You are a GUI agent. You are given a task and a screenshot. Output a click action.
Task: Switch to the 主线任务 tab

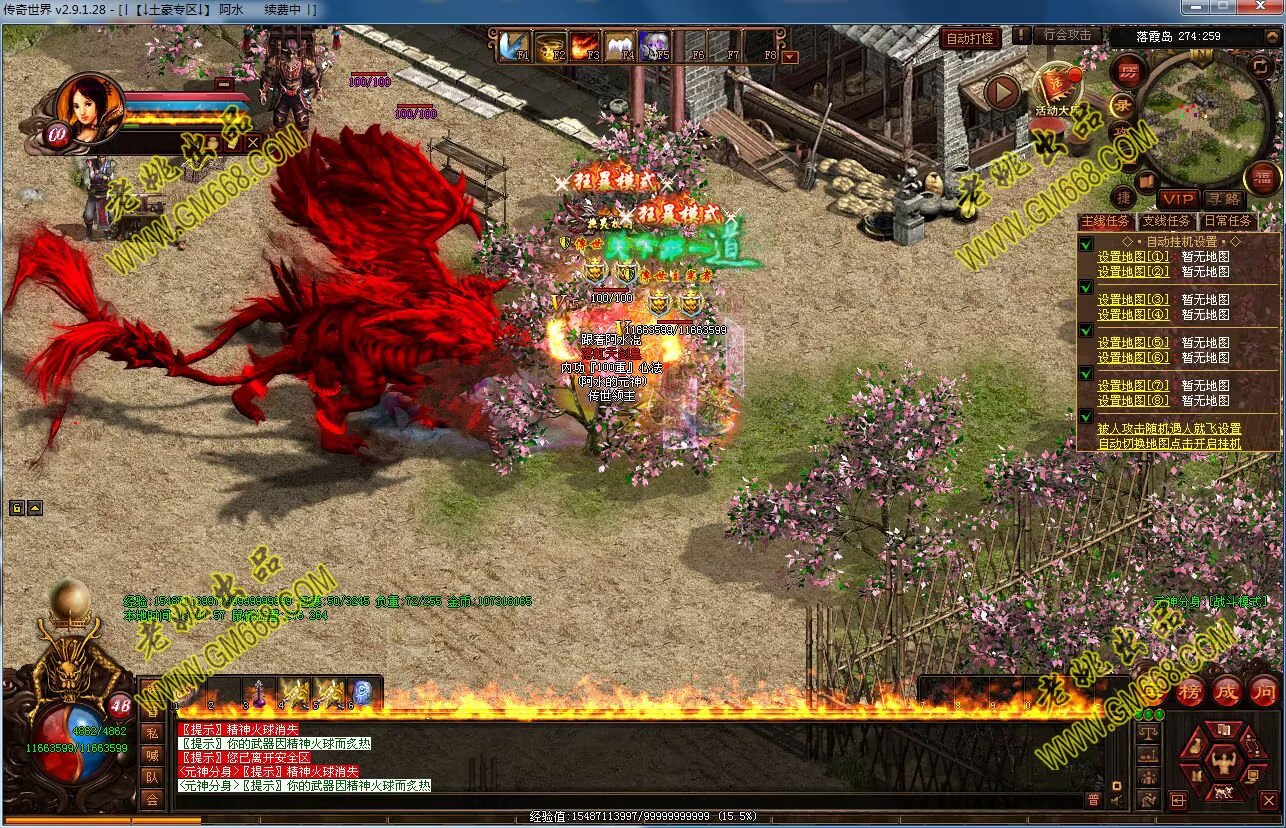point(1106,221)
